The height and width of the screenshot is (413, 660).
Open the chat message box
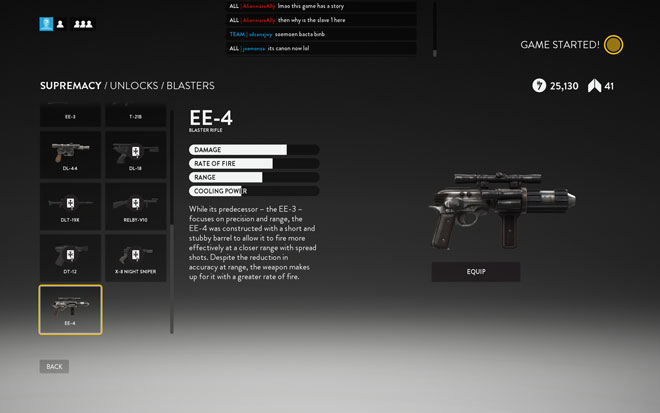(x=322, y=27)
